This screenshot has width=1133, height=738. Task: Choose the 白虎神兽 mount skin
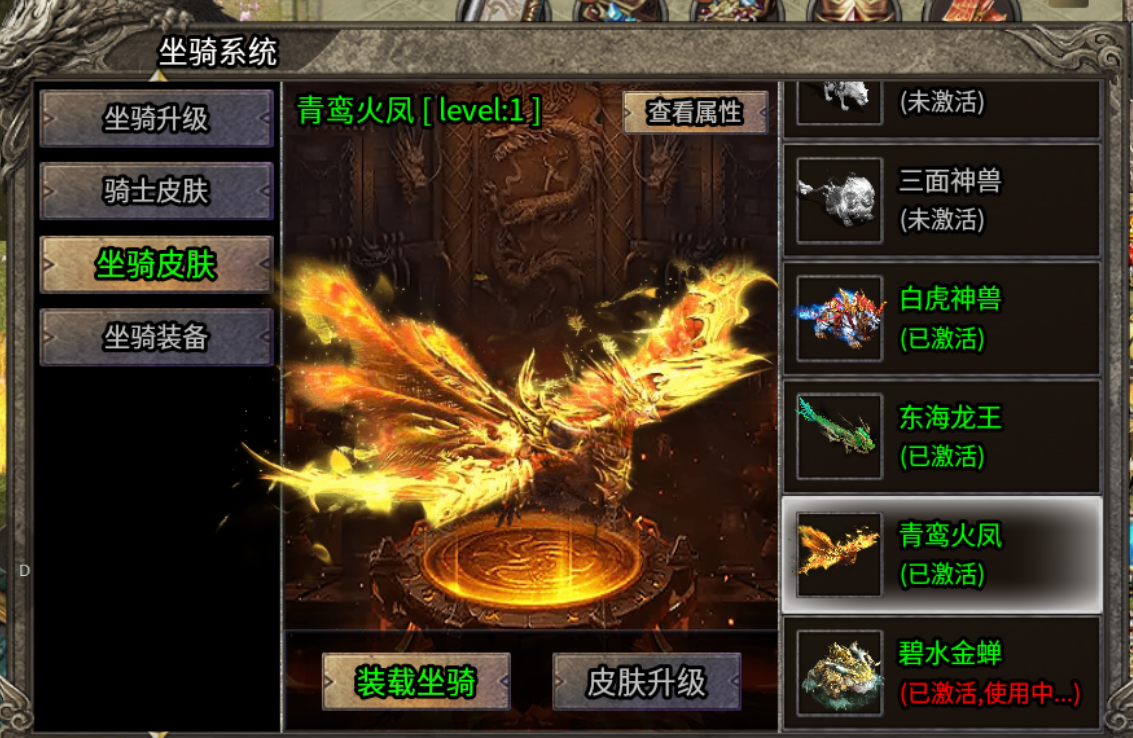point(941,318)
